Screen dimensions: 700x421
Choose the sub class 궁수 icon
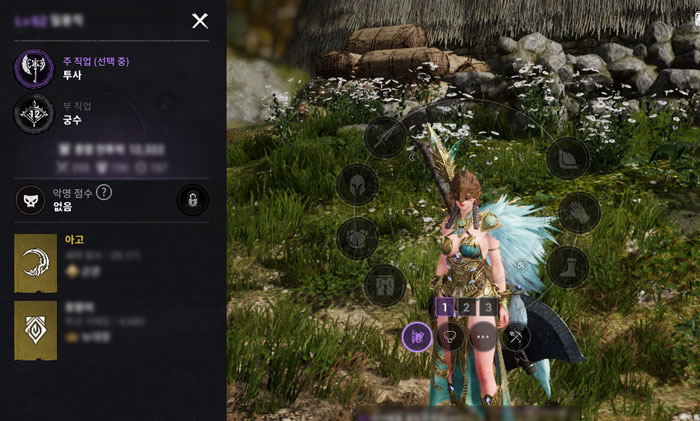click(34, 113)
